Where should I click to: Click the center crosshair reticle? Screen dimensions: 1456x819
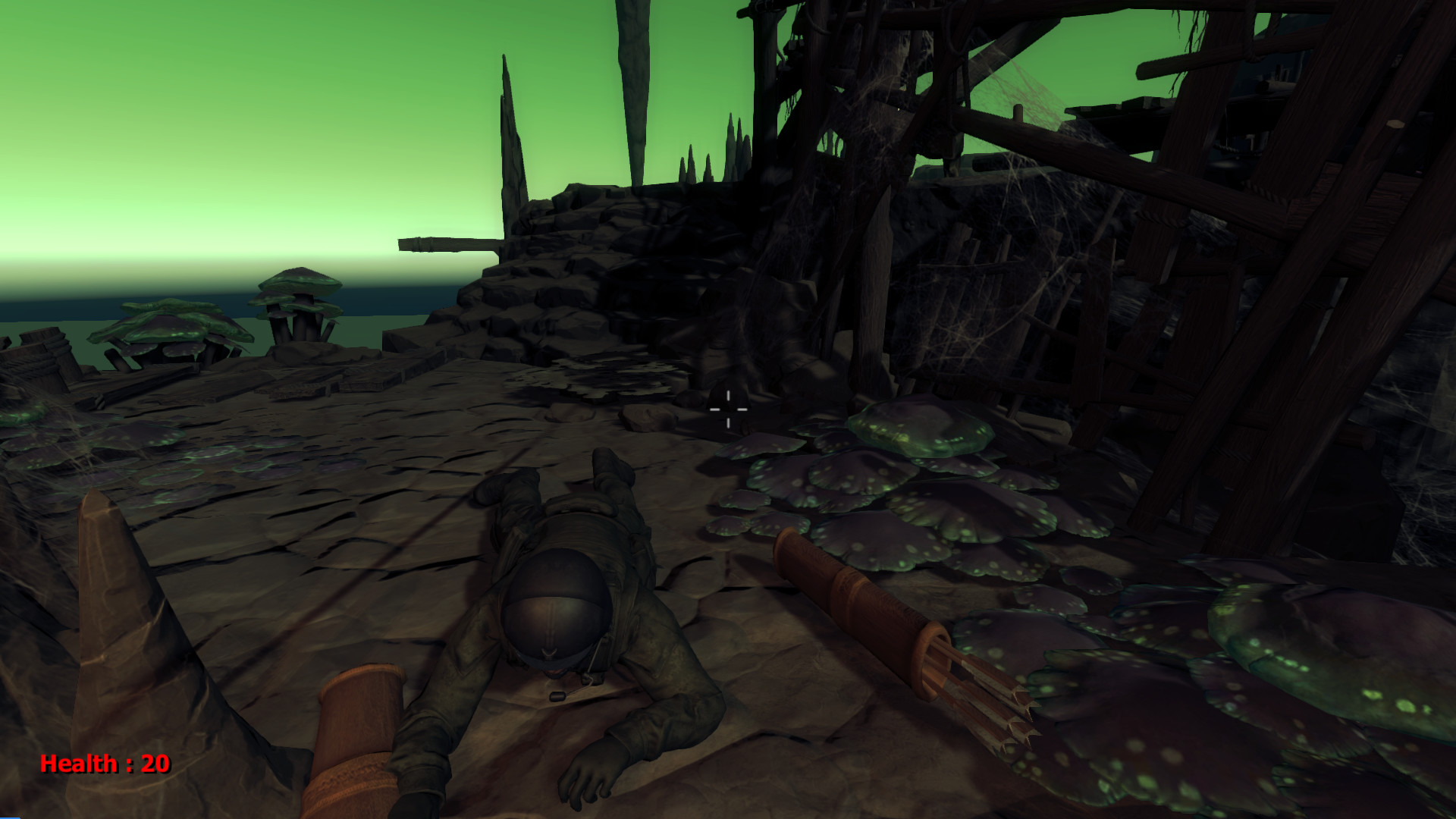tap(728, 409)
